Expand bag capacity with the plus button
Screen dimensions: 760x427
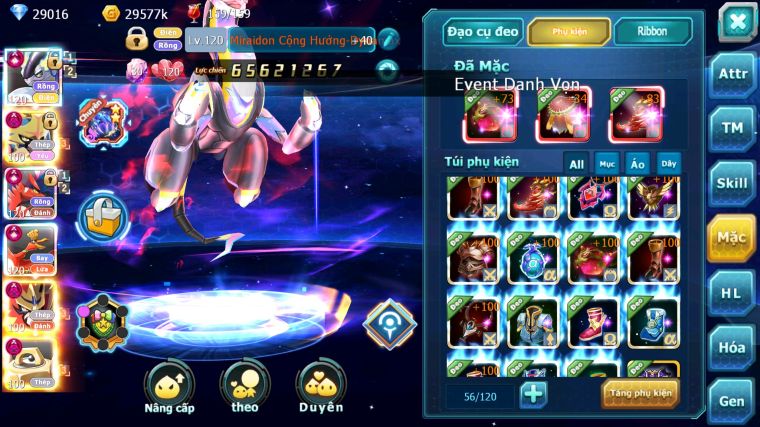(534, 393)
